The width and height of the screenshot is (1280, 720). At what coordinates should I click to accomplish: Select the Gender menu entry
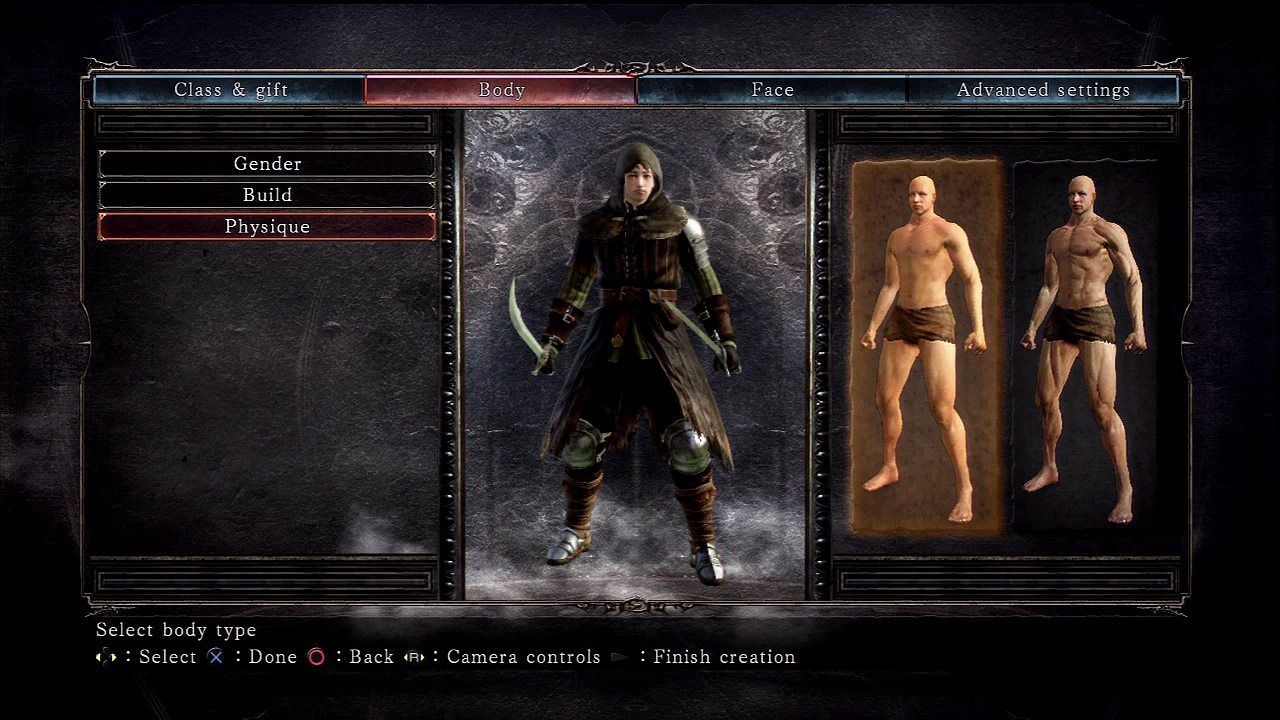(267, 163)
